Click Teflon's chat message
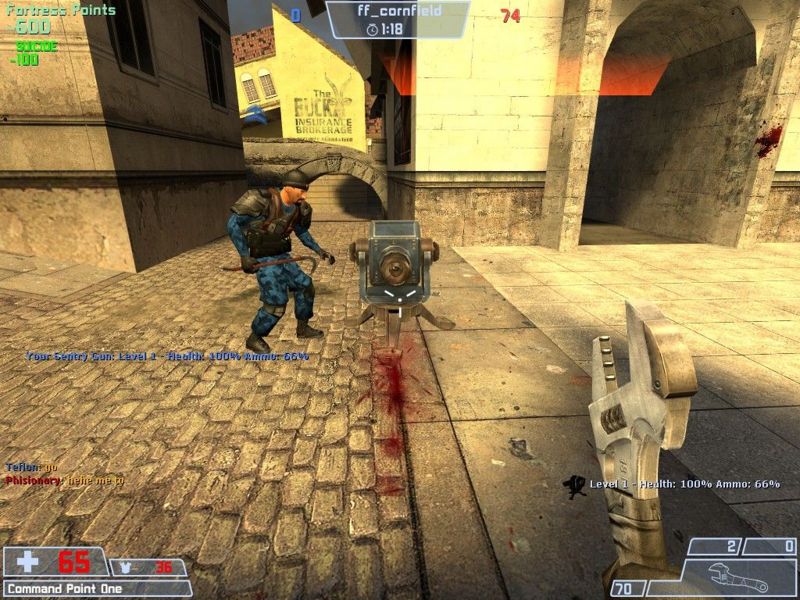Image resolution: width=800 pixels, height=600 pixels. click(31, 467)
